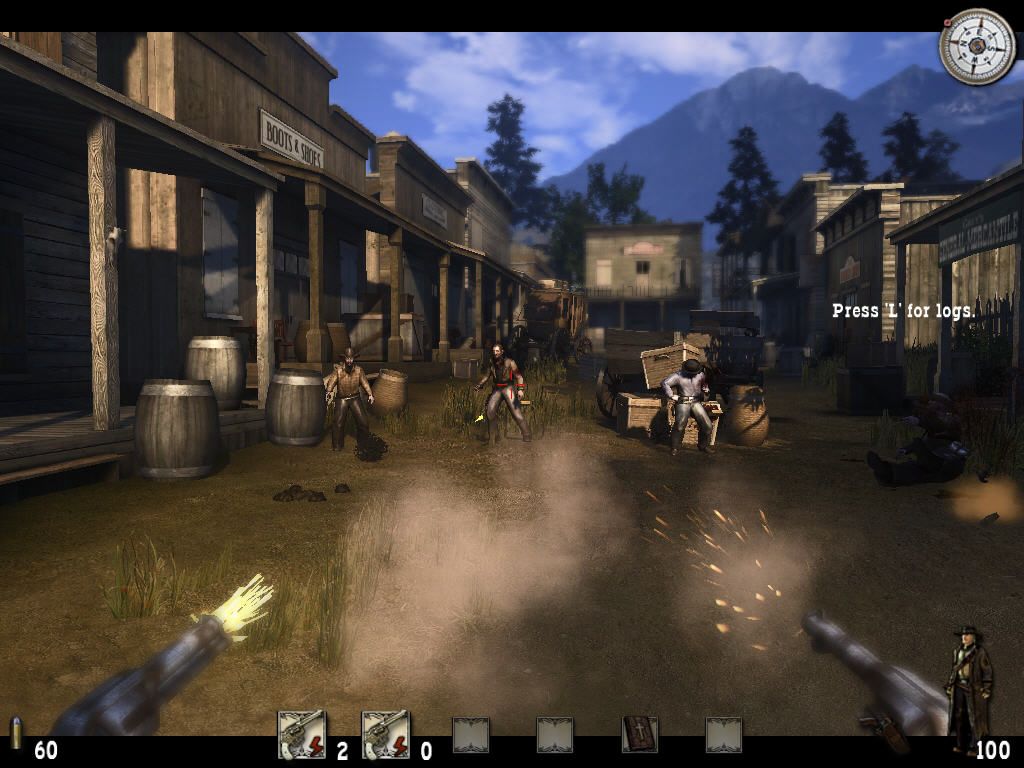Viewport: 1024px width, 768px height.
Task: Select the revolver slot showing count 2
Action: pos(302,735)
